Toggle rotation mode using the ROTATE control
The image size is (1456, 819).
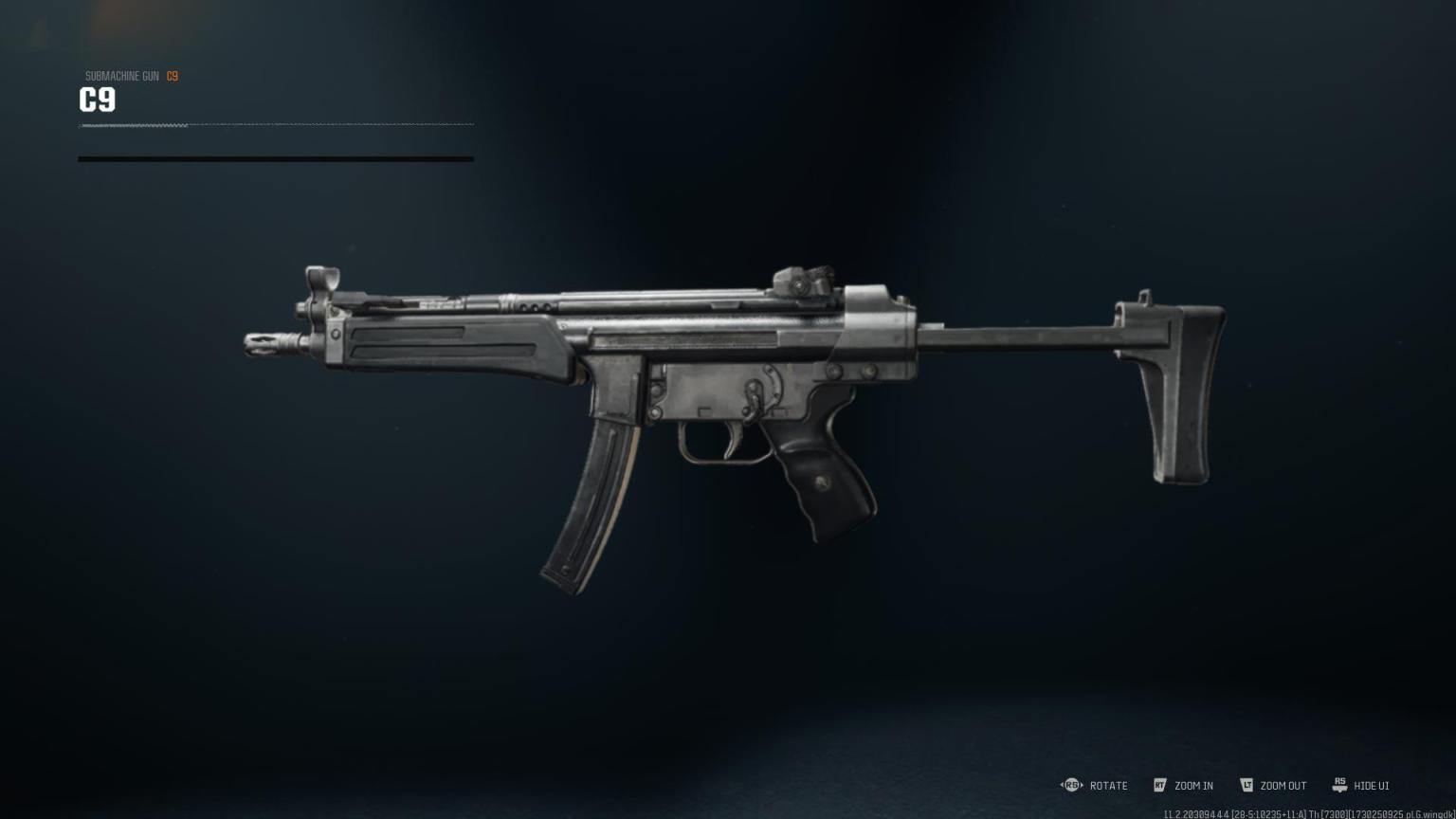point(1107,786)
